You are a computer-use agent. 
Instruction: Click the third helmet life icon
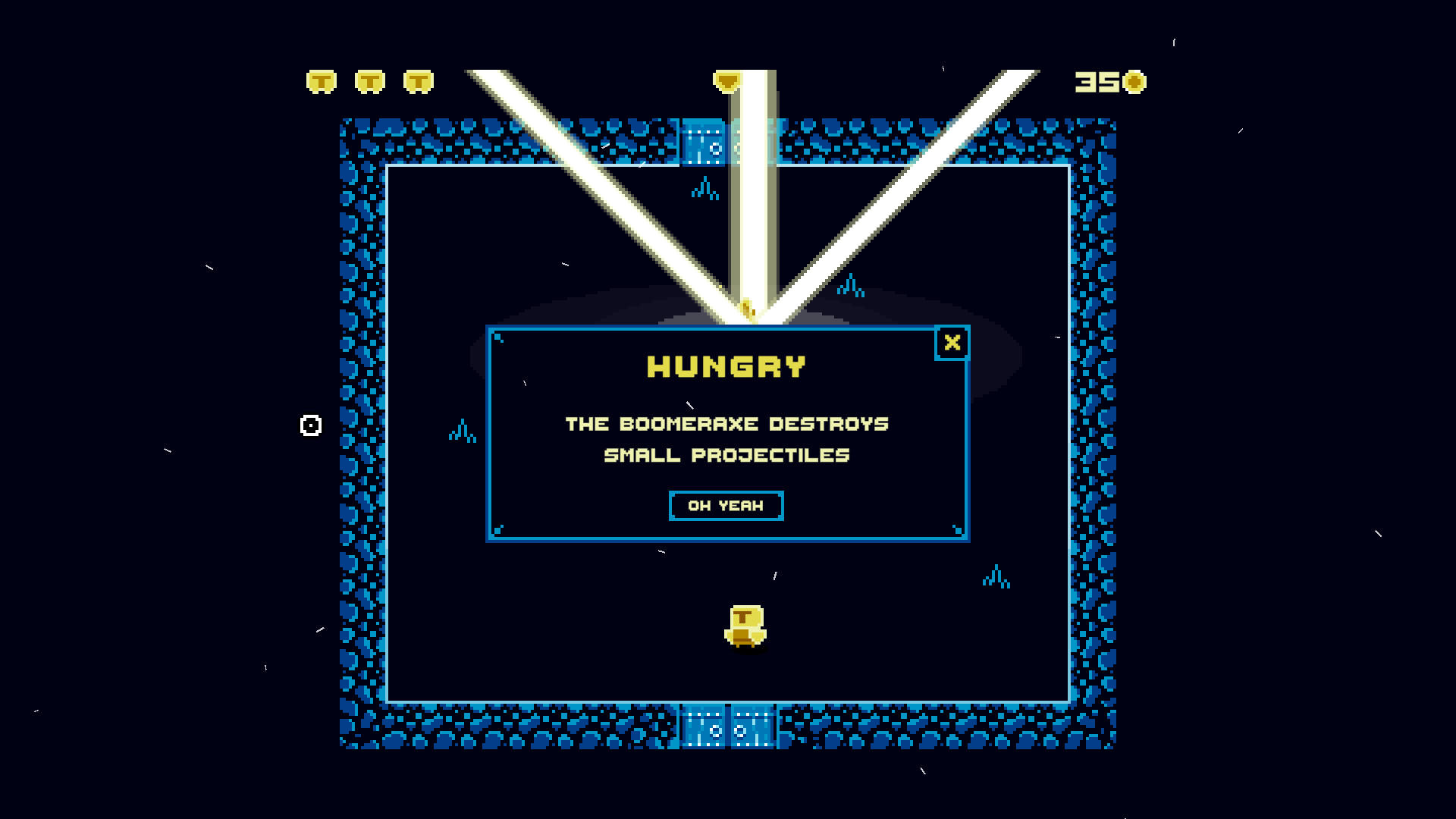pos(418,80)
